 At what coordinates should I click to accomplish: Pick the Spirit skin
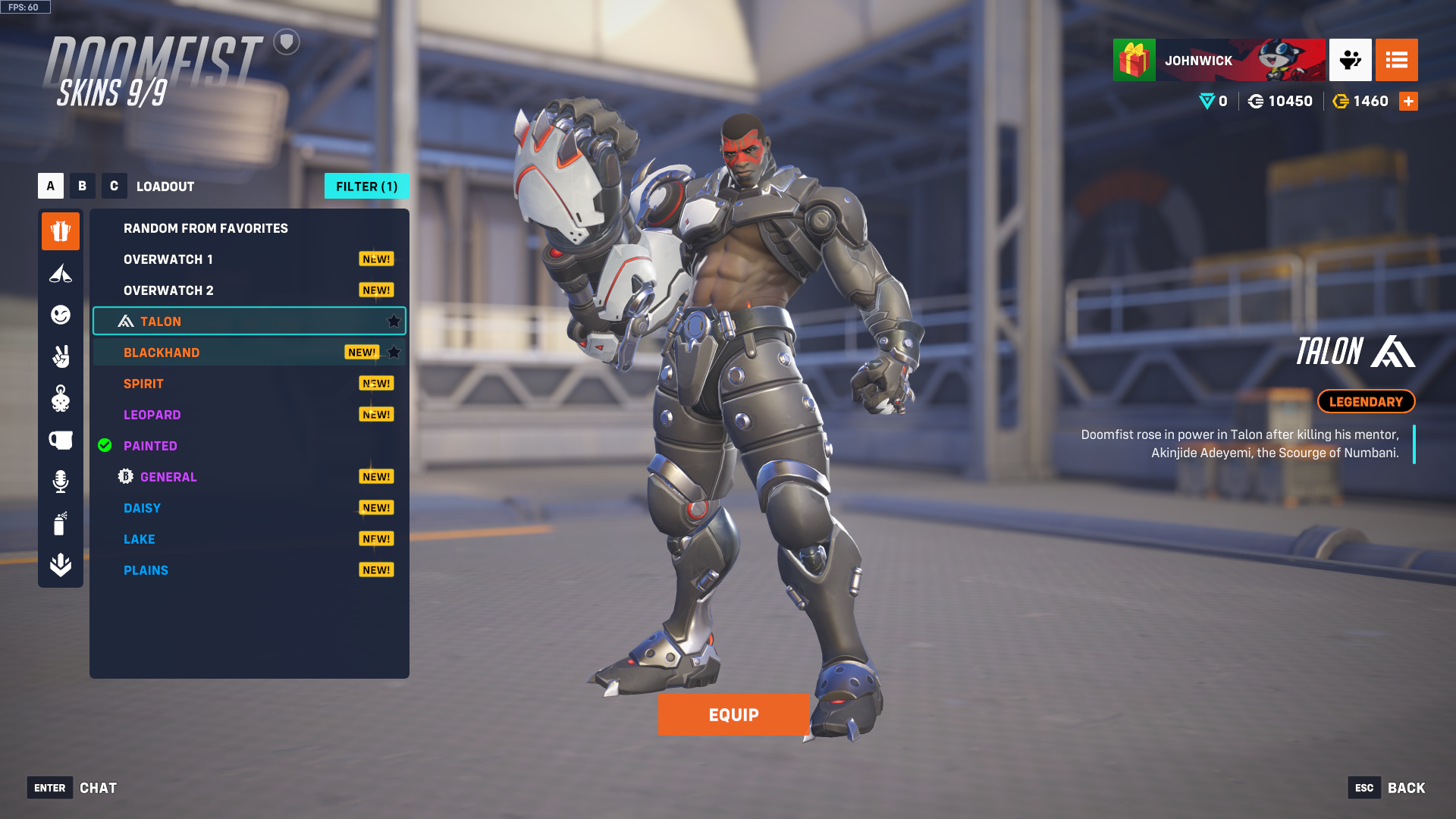click(143, 384)
